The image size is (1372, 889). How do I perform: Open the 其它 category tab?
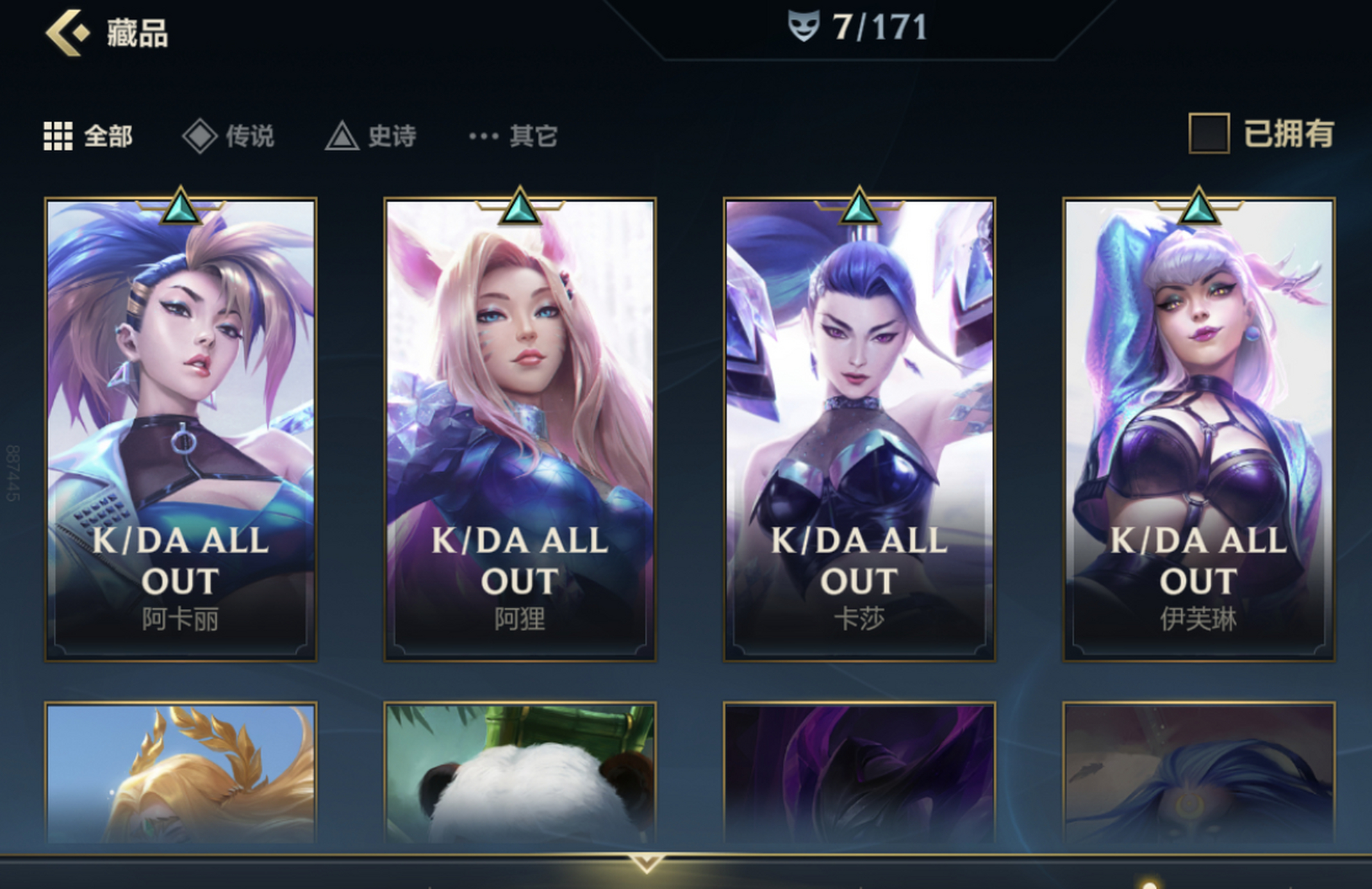coord(513,136)
